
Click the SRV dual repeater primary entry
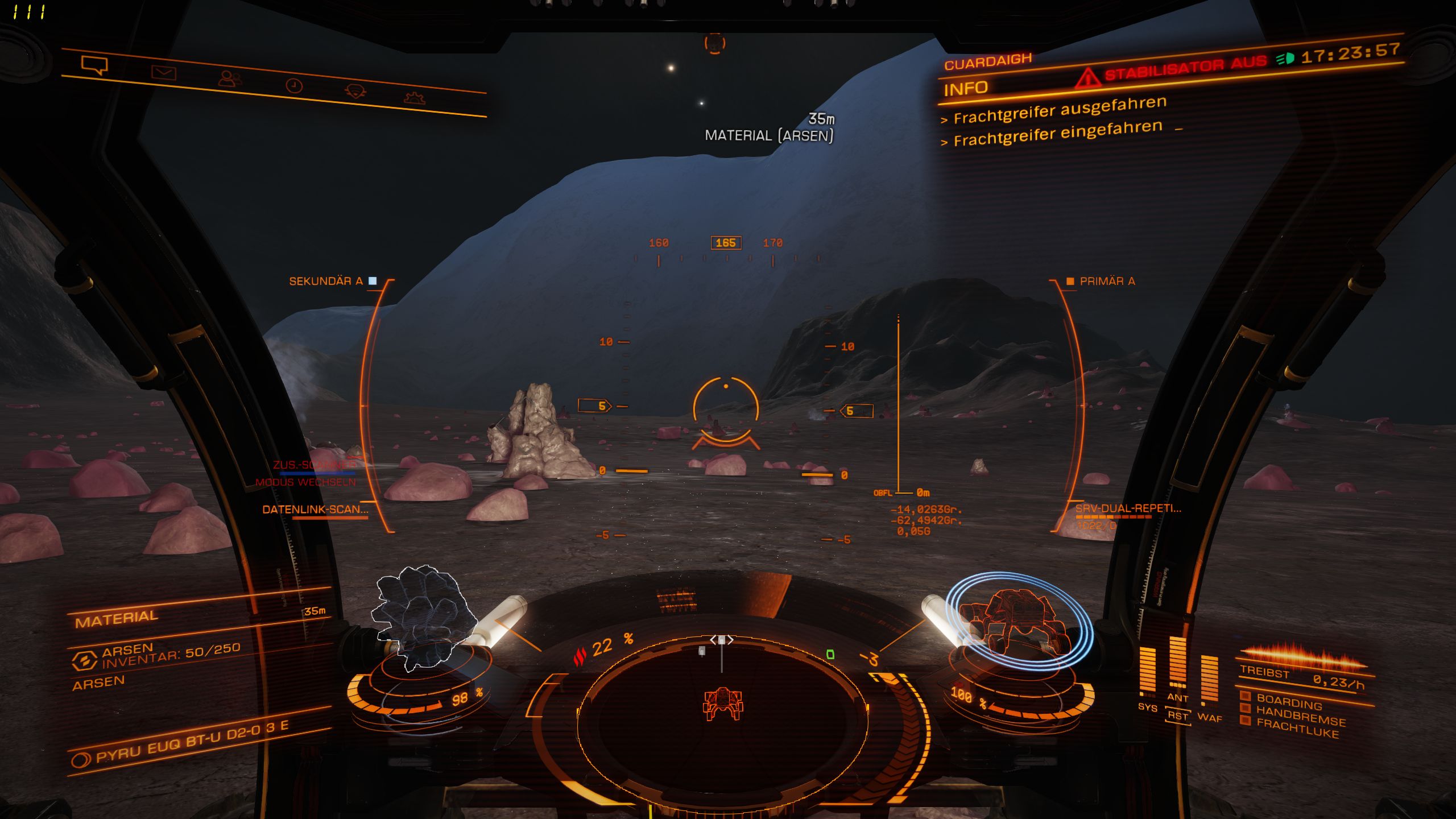(1127, 508)
